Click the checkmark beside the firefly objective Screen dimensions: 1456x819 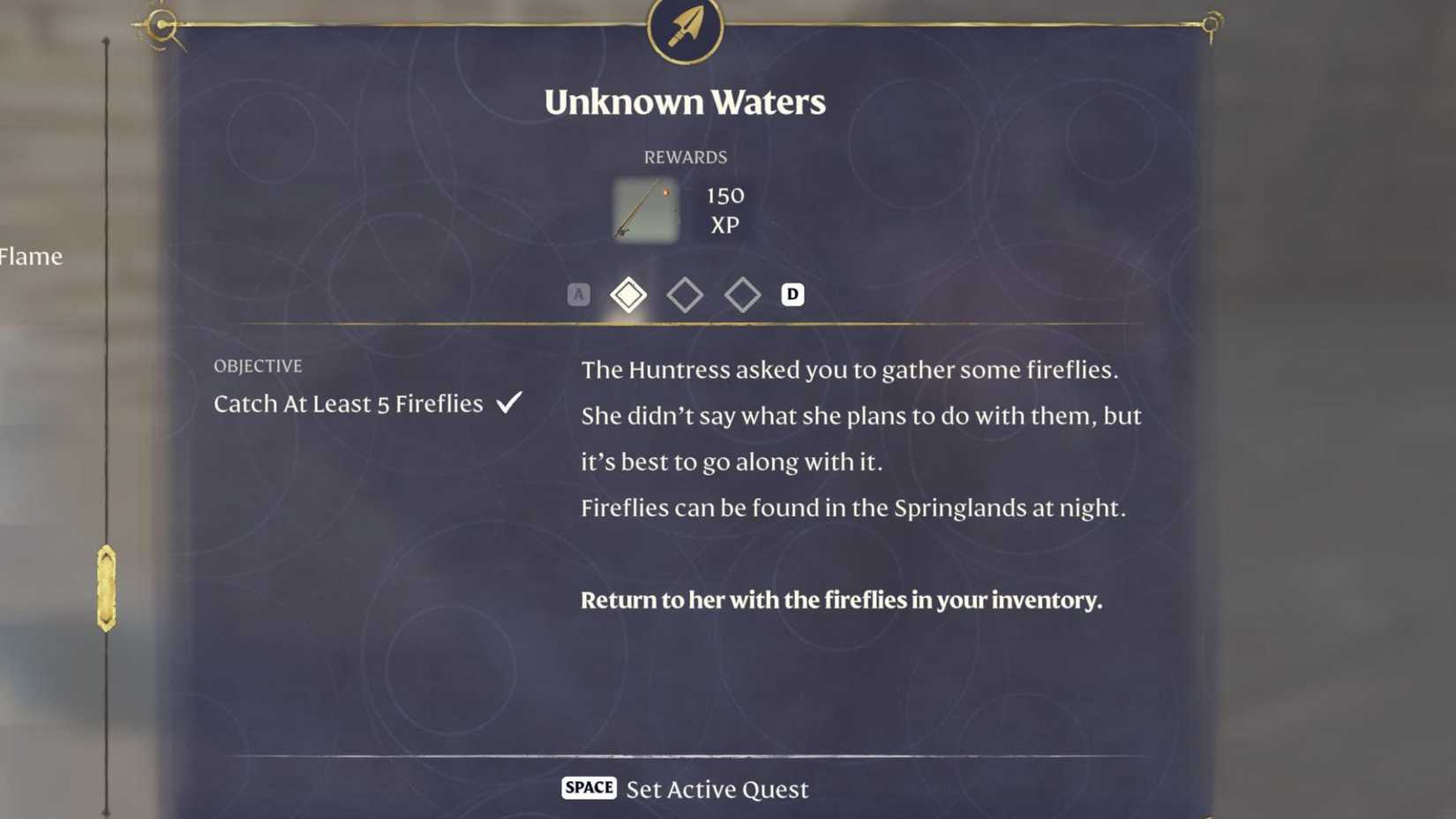[x=509, y=402]
